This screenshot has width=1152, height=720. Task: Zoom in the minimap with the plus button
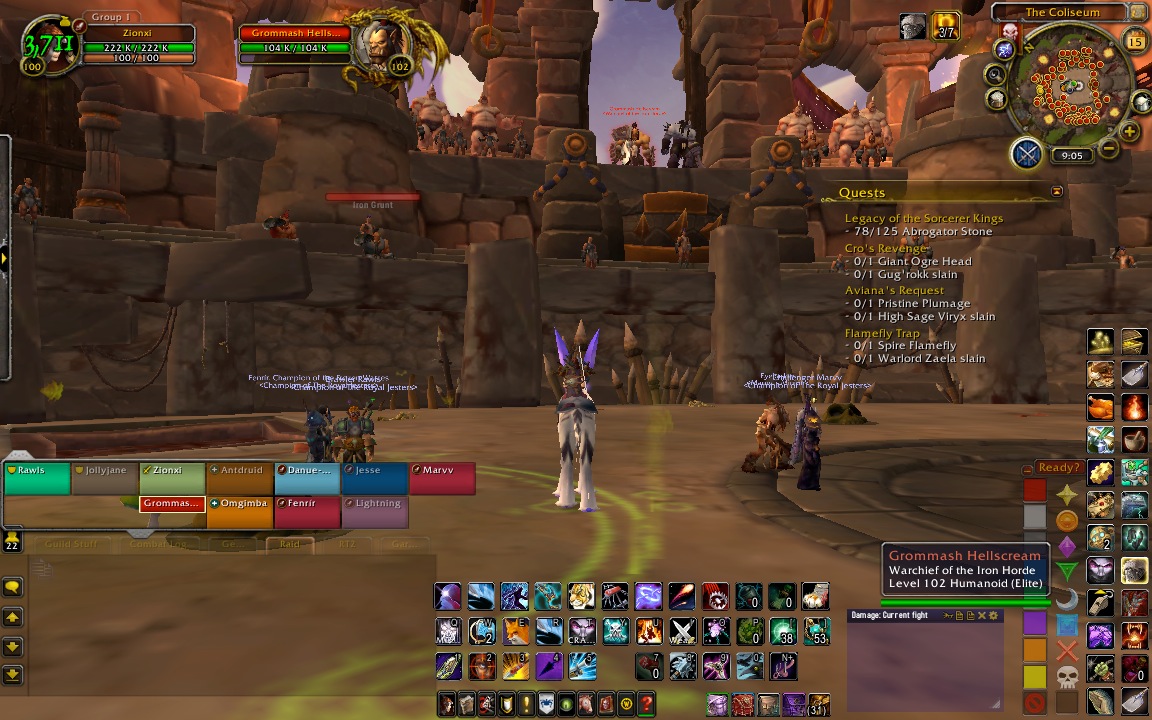pyautogui.click(x=1130, y=131)
